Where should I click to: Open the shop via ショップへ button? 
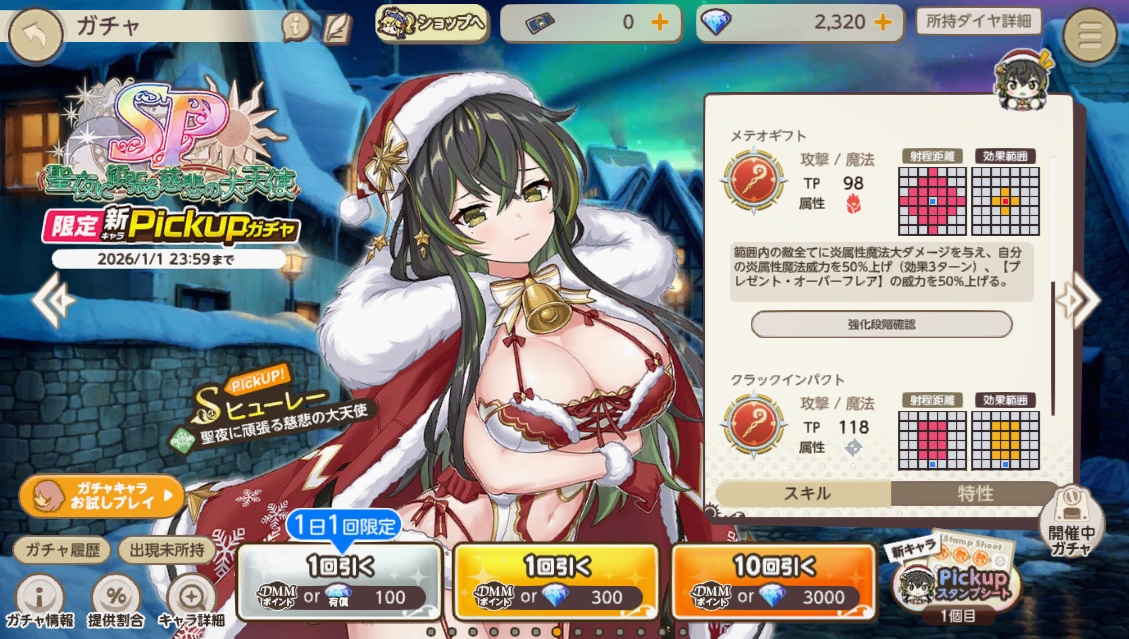point(432,23)
